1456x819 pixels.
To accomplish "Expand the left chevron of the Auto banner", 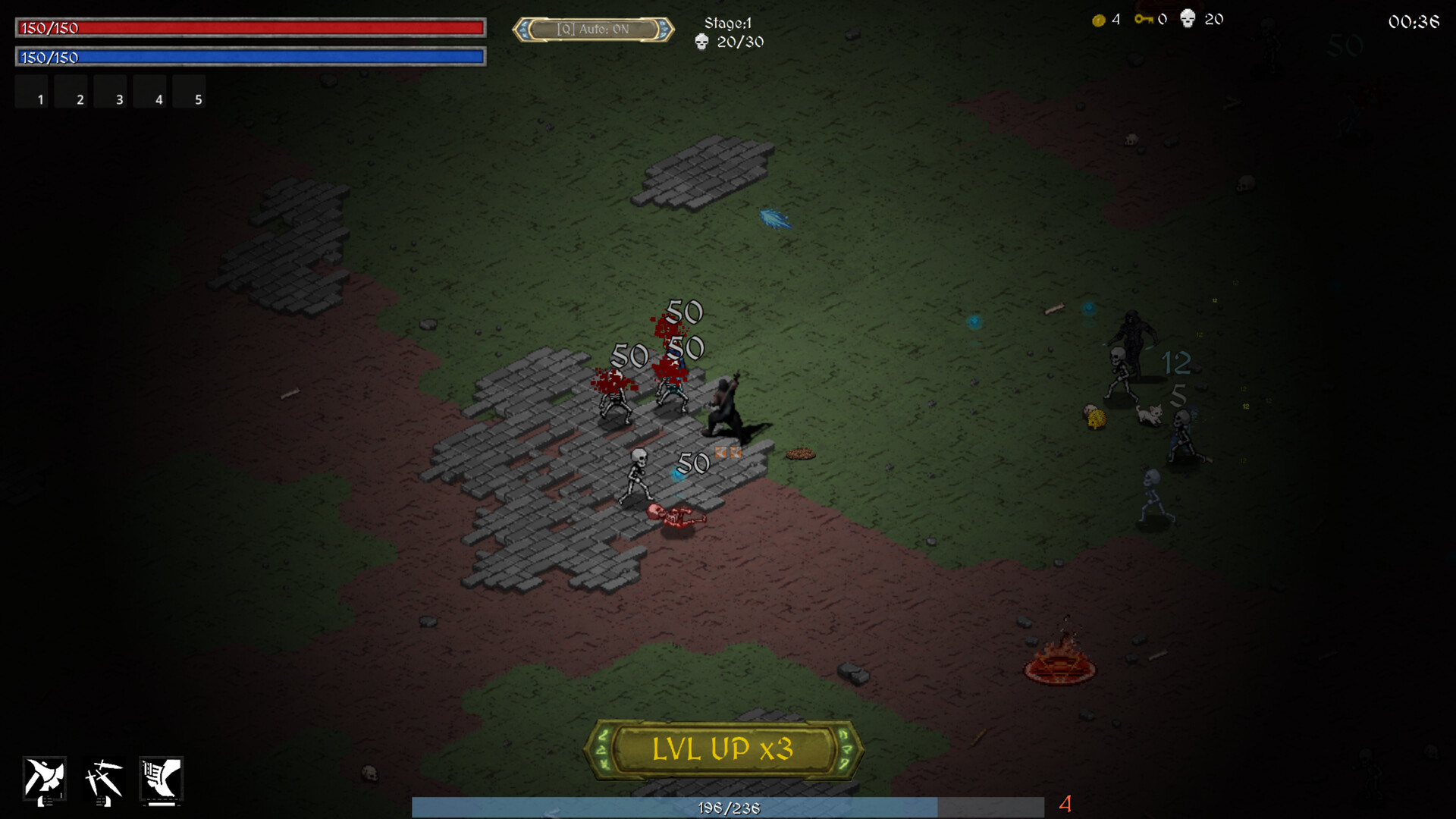I will [x=525, y=29].
